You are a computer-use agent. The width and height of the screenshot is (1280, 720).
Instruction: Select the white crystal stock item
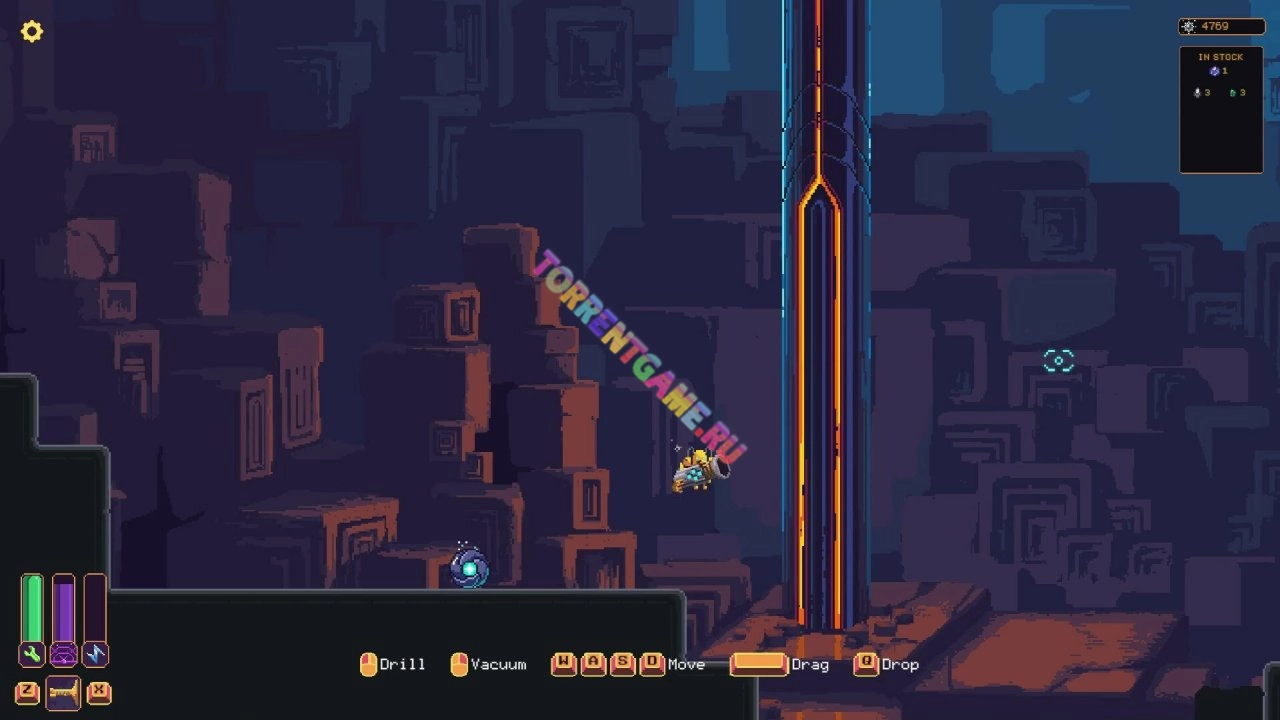pyautogui.click(x=1197, y=93)
